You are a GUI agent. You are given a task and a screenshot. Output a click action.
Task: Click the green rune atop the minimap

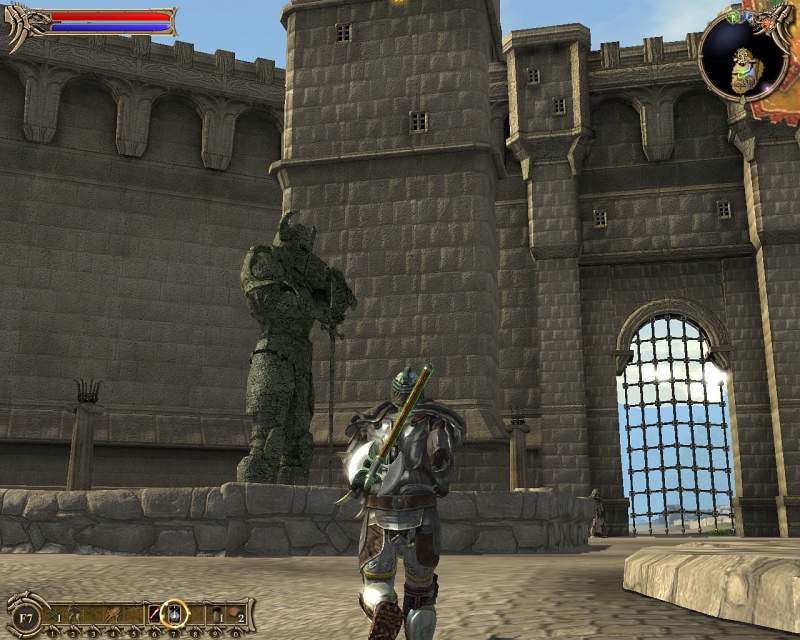tap(734, 17)
